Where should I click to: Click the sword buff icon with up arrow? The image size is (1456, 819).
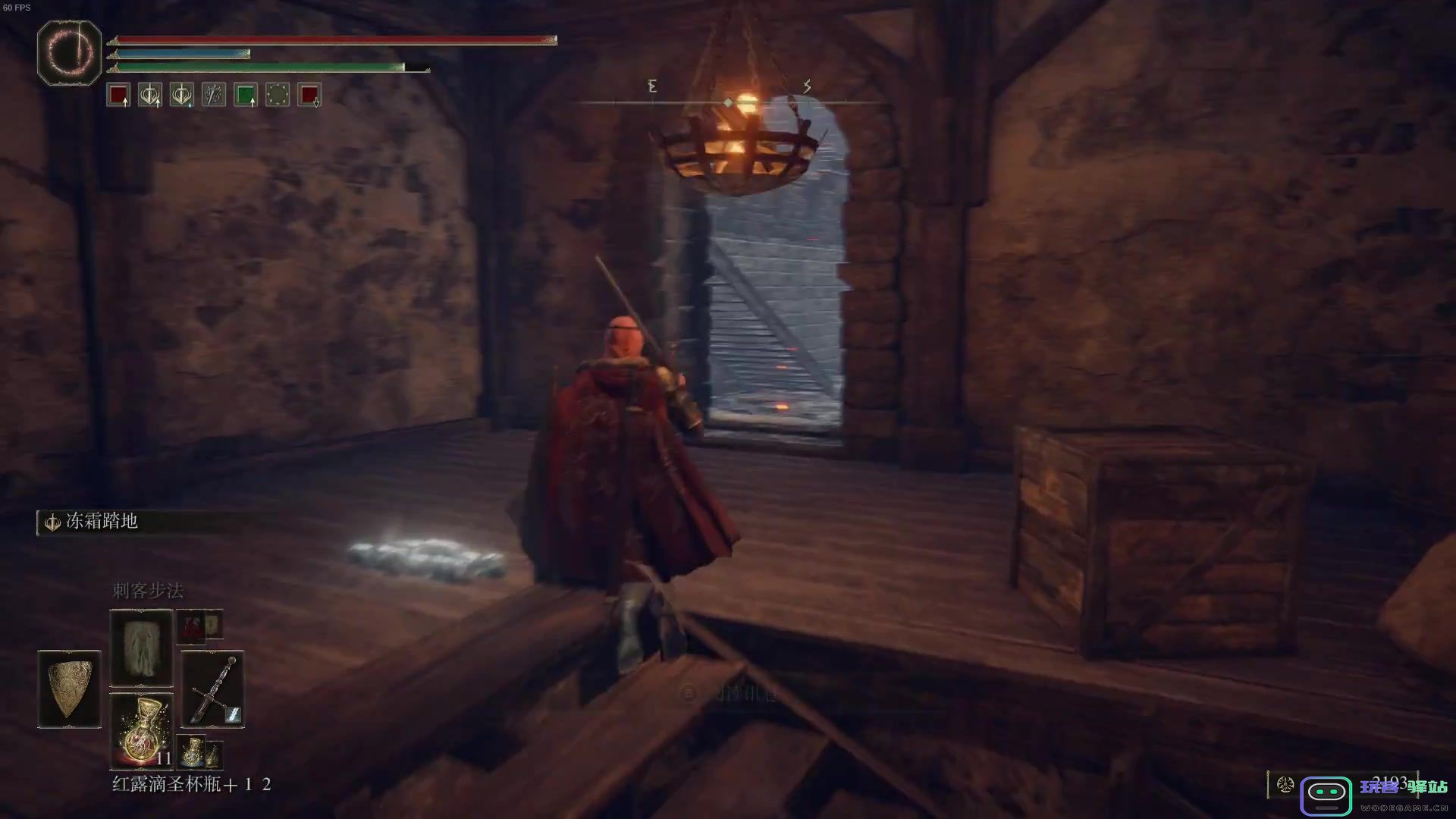(x=150, y=96)
